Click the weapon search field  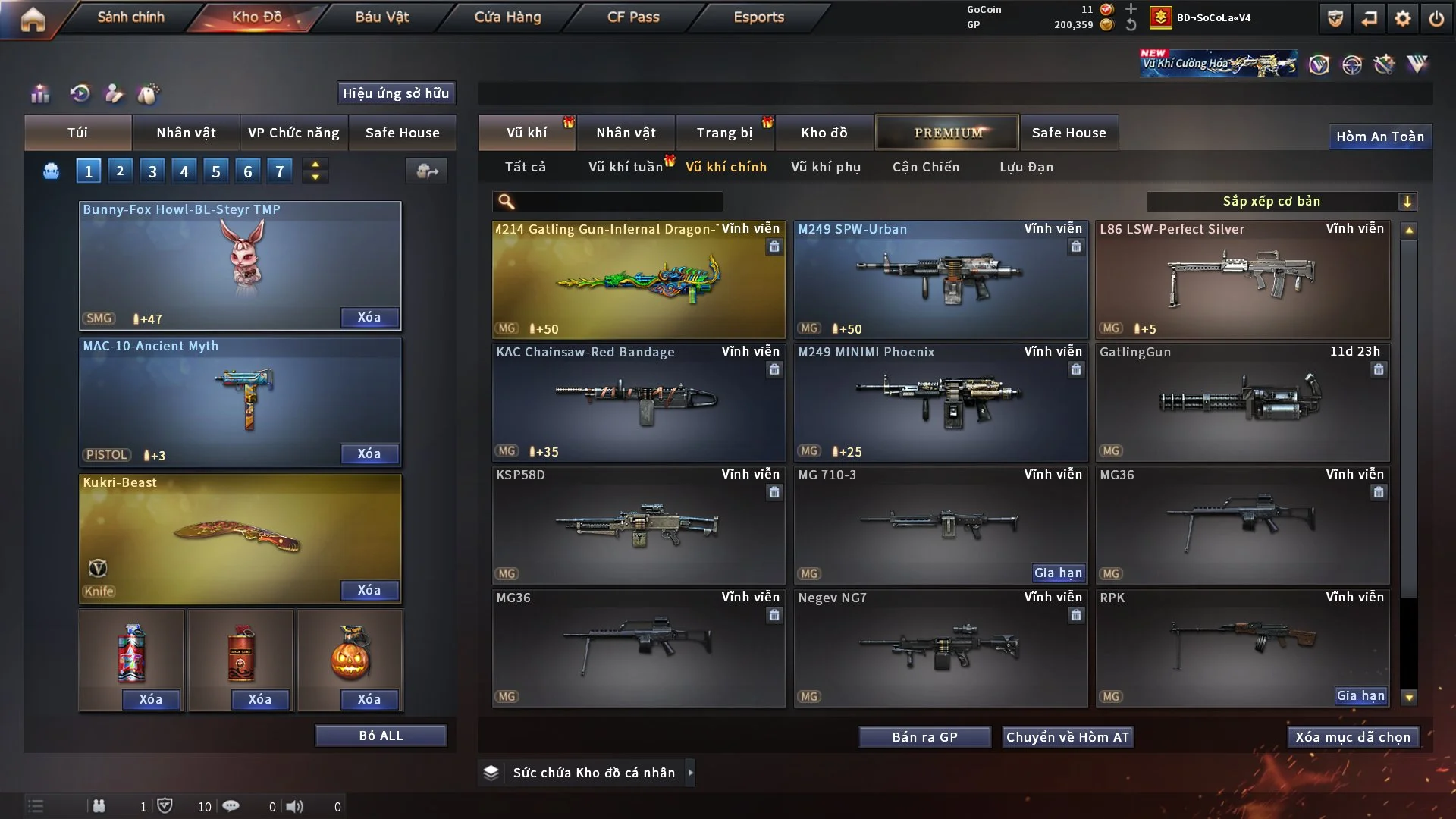click(618, 202)
